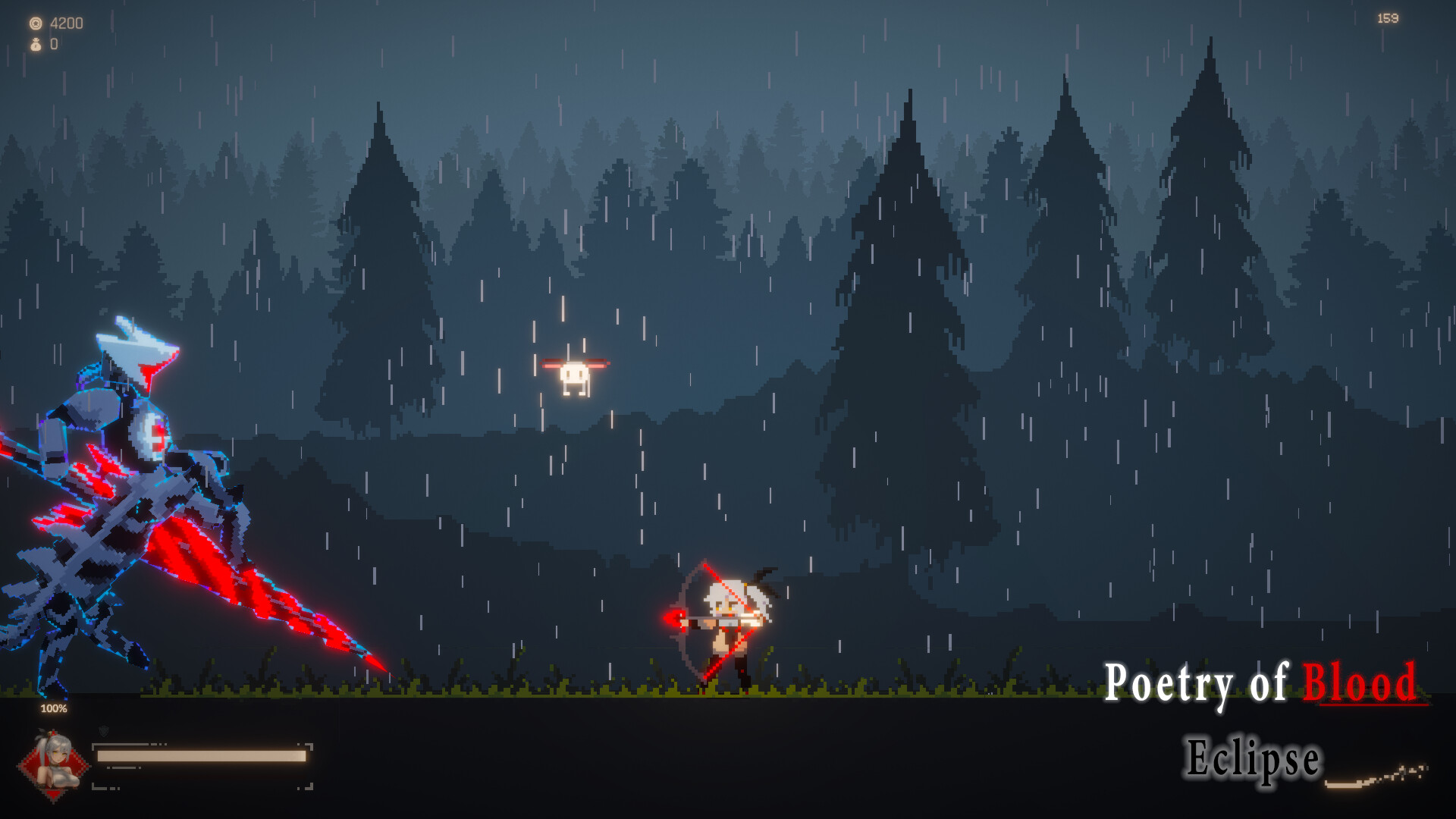Toggle the 100% stat display above the portrait
Image resolution: width=1456 pixels, height=819 pixels.
coord(53,708)
